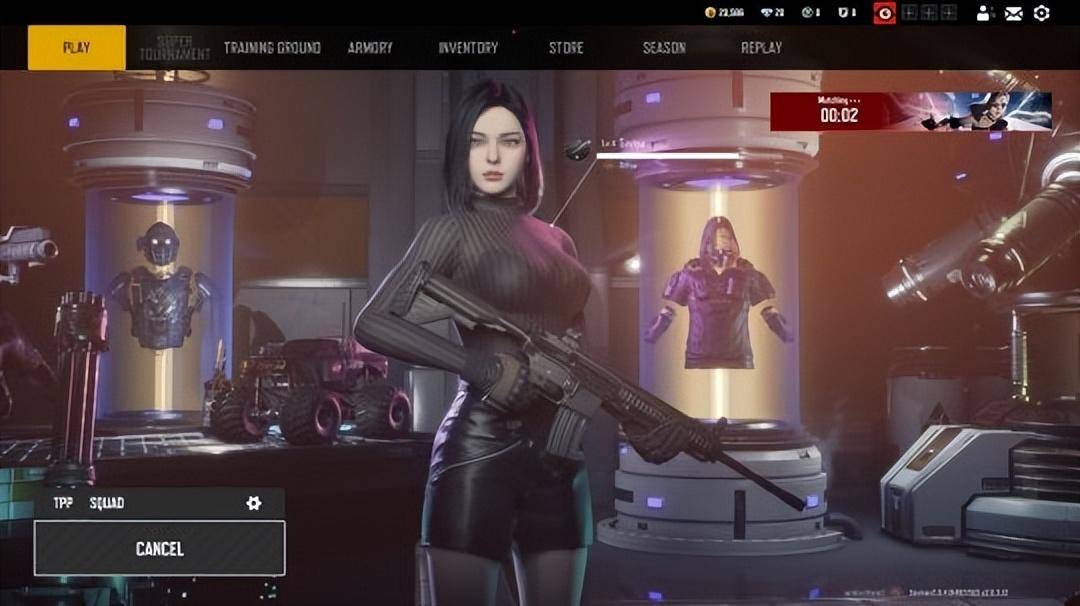Check the mail envelope icon

[1014, 13]
